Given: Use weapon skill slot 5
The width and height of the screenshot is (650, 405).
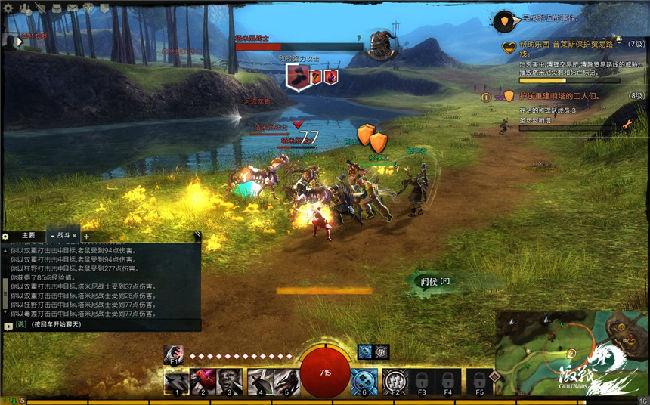Looking at the screenshot, I should click(286, 380).
